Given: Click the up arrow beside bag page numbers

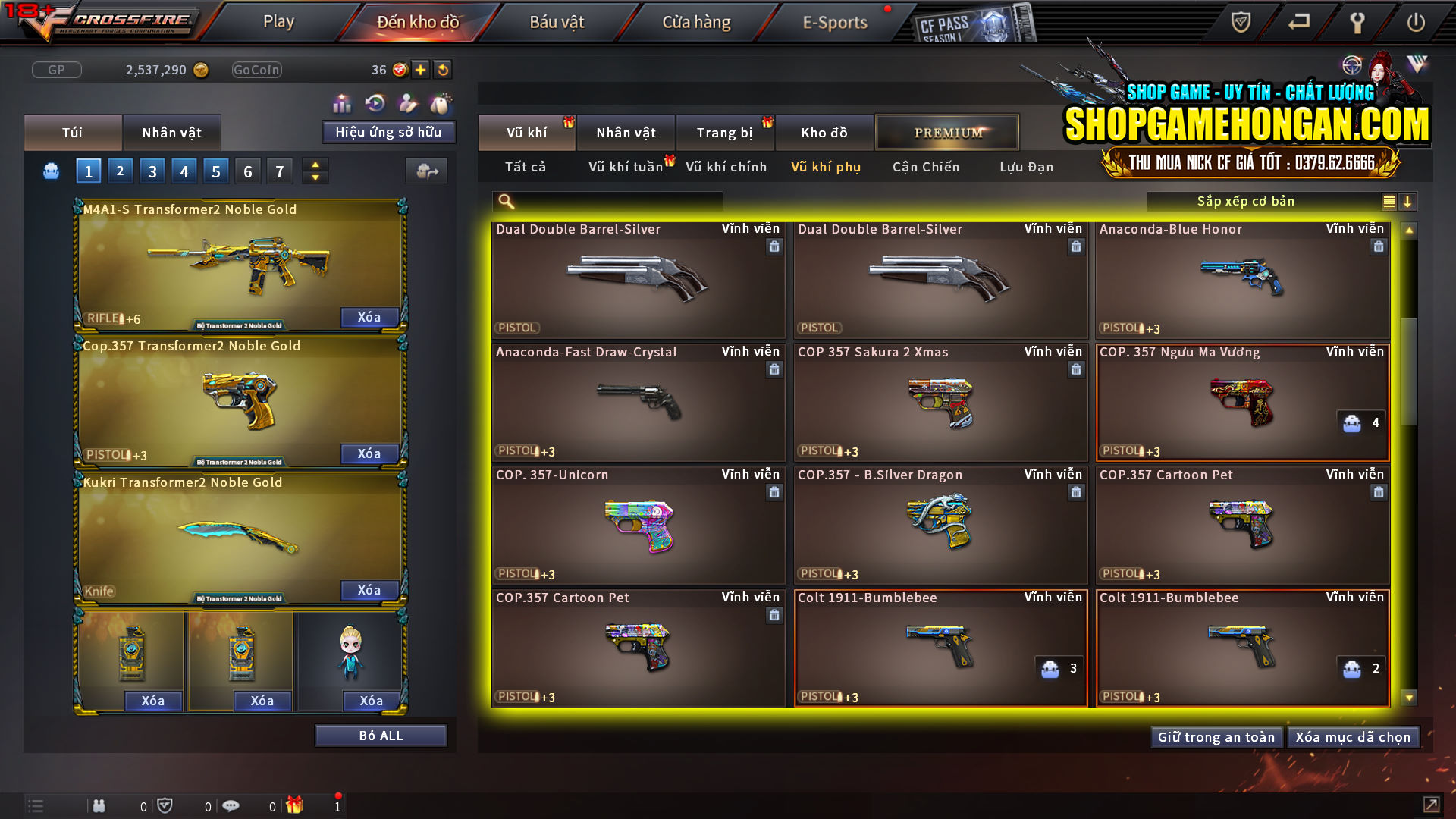Looking at the screenshot, I should click(315, 165).
